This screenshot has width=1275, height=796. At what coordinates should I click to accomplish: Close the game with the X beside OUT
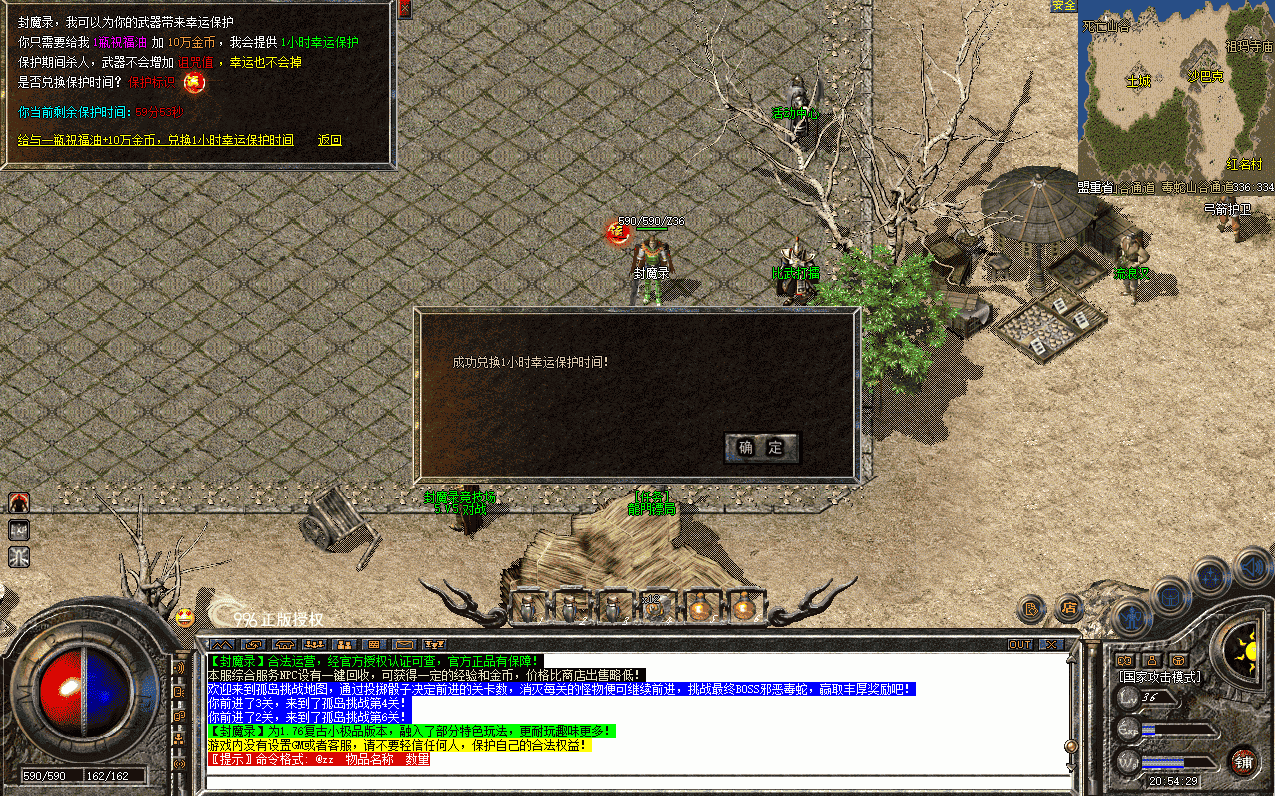point(1051,645)
